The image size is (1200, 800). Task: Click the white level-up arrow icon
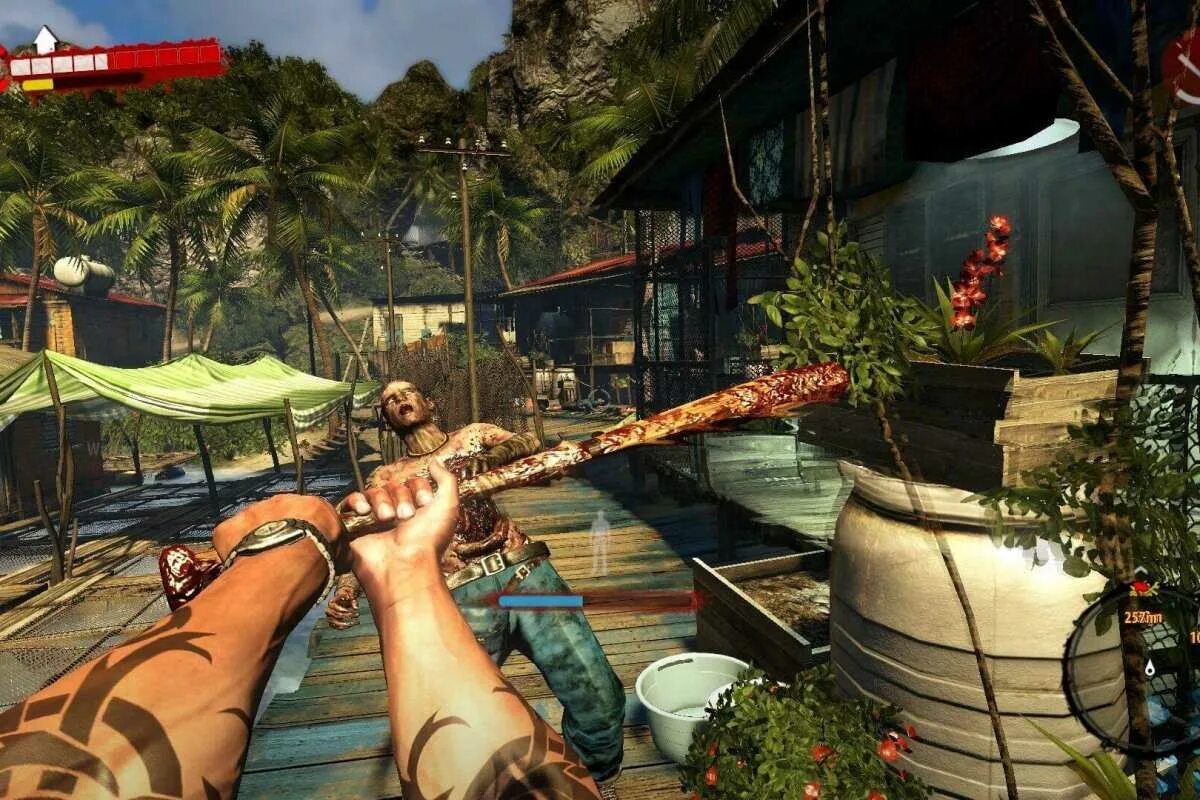point(45,39)
